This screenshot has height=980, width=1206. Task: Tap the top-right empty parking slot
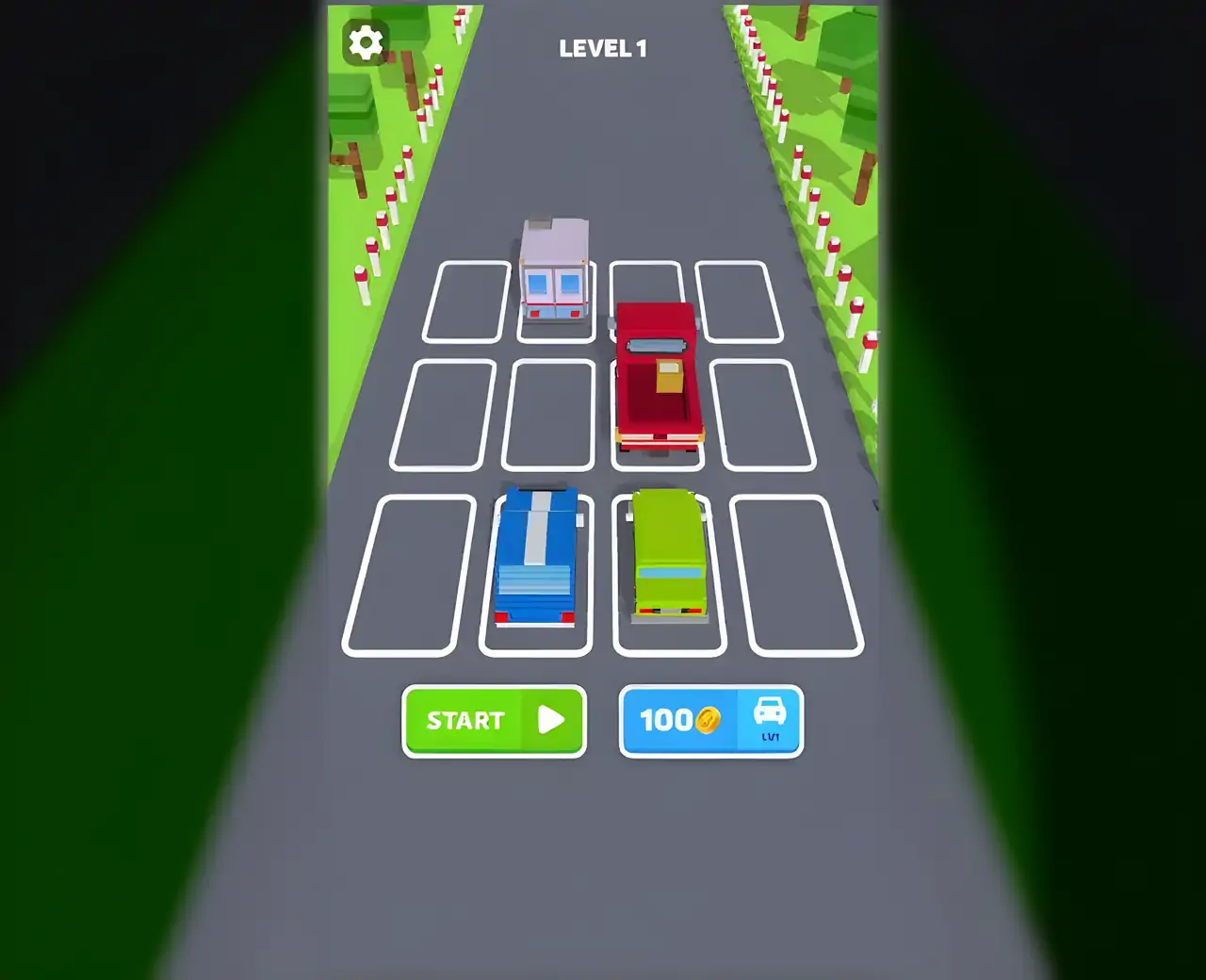point(742,302)
